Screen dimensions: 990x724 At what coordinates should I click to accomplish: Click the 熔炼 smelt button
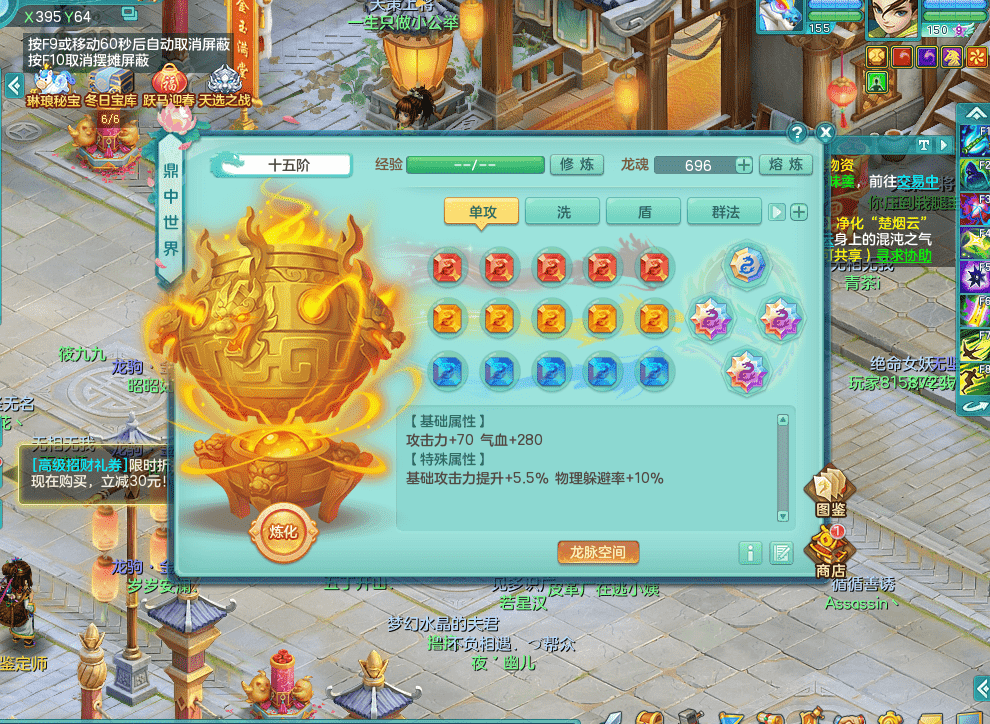click(785, 165)
